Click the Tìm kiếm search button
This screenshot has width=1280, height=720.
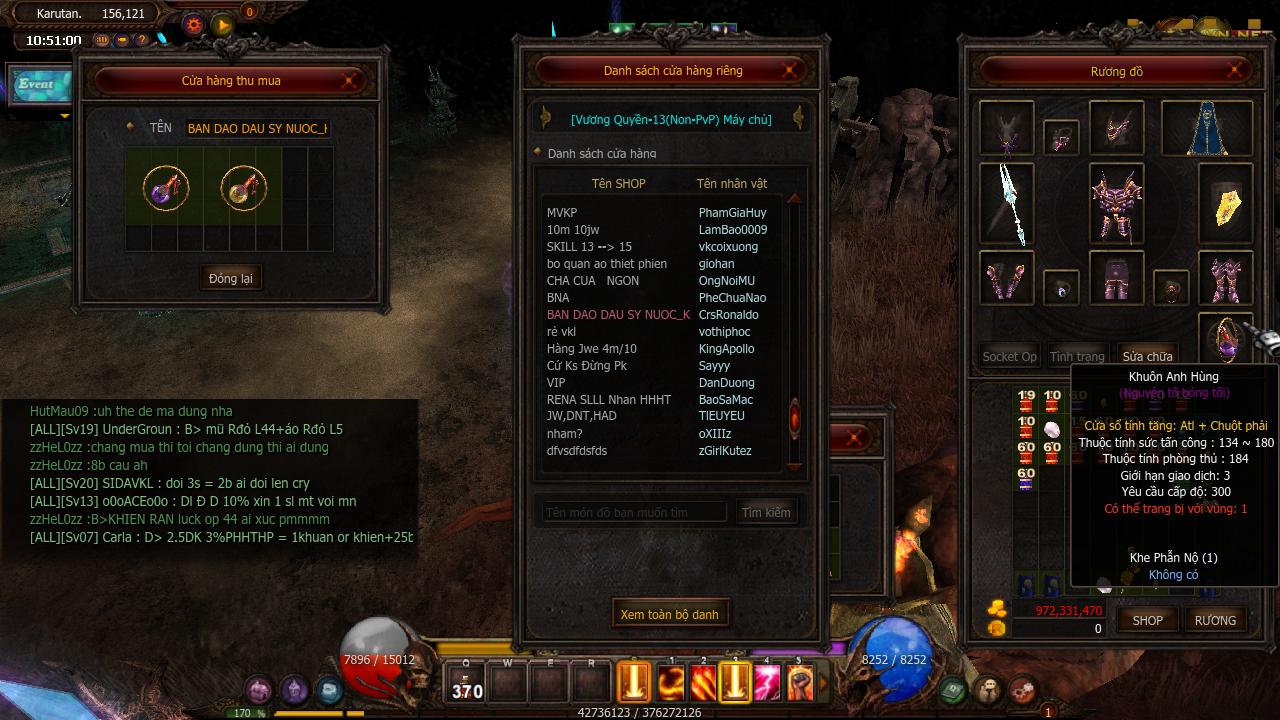click(x=766, y=513)
